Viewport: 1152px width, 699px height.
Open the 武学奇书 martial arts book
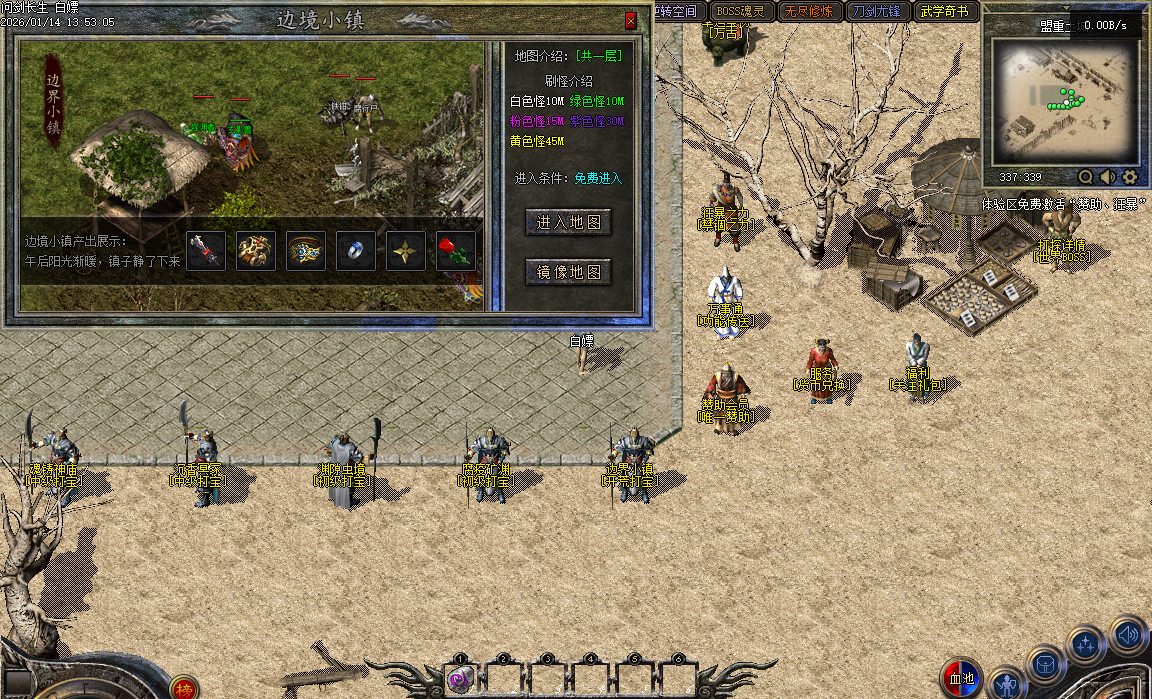[944, 12]
